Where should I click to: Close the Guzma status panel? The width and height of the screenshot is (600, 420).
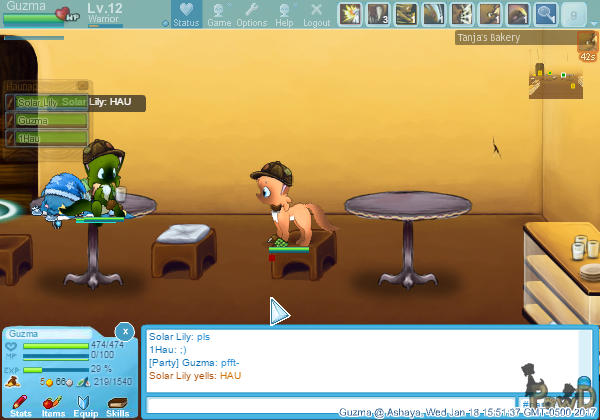tap(124, 331)
